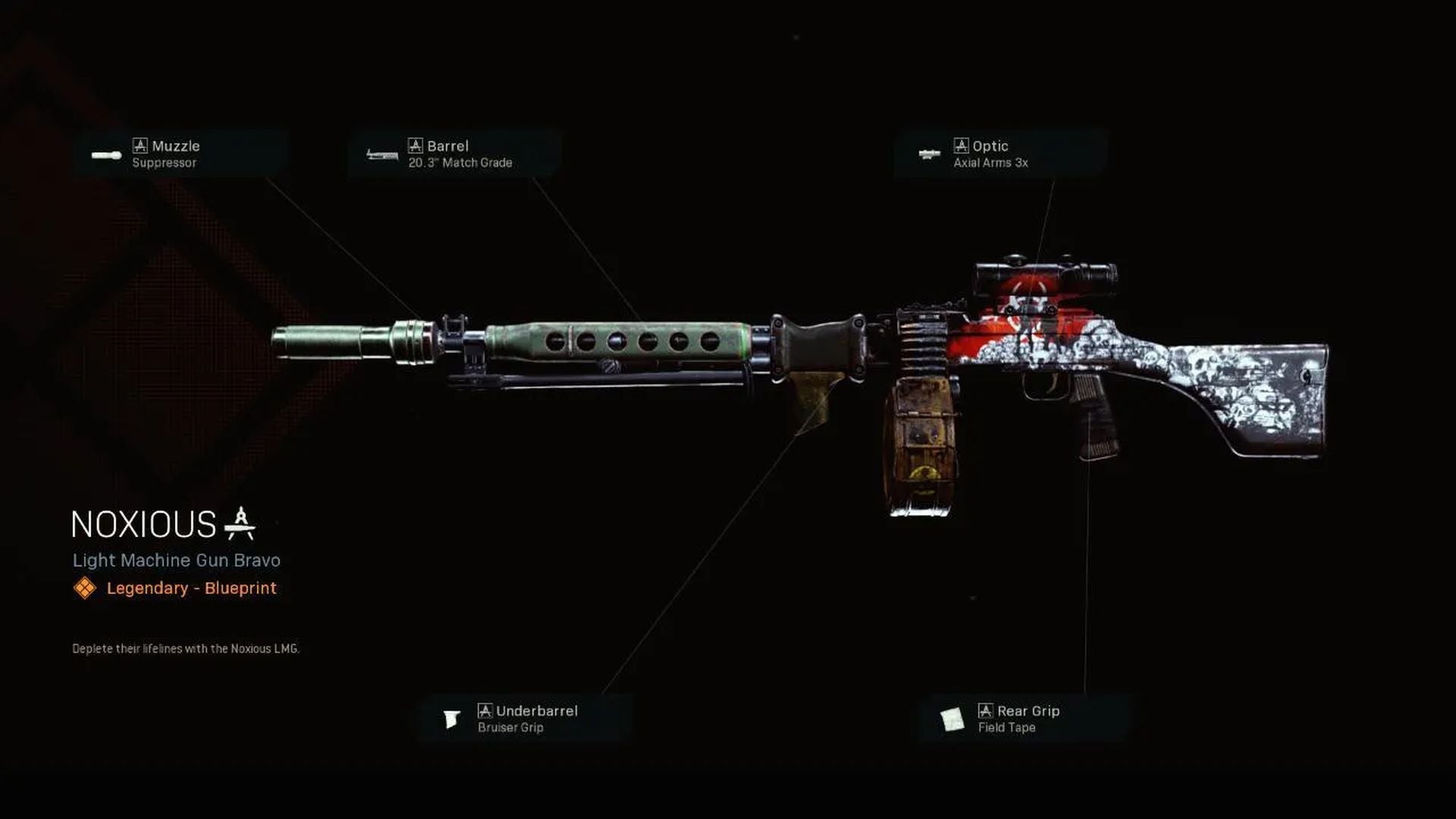Select the scope silhouette icon beside Optic
The image size is (1456, 819).
coord(927,153)
